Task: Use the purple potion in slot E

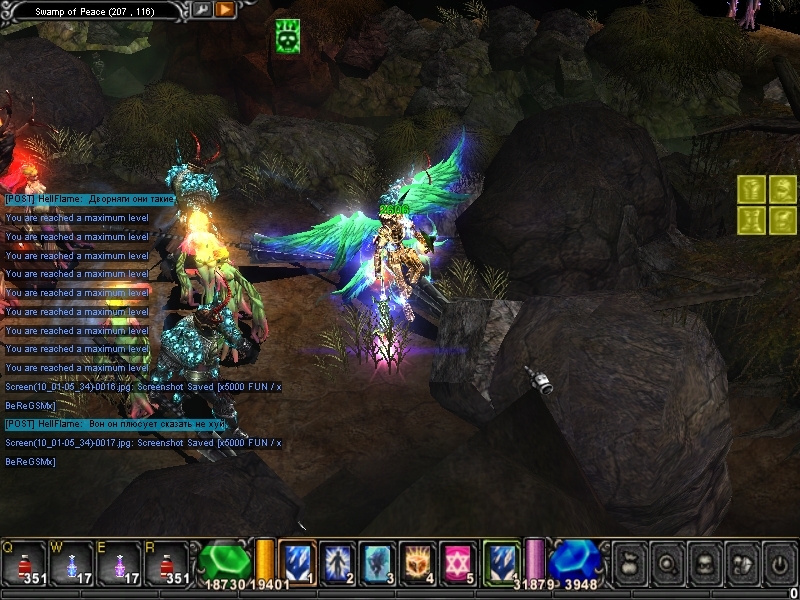Action: (x=119, y=563)
